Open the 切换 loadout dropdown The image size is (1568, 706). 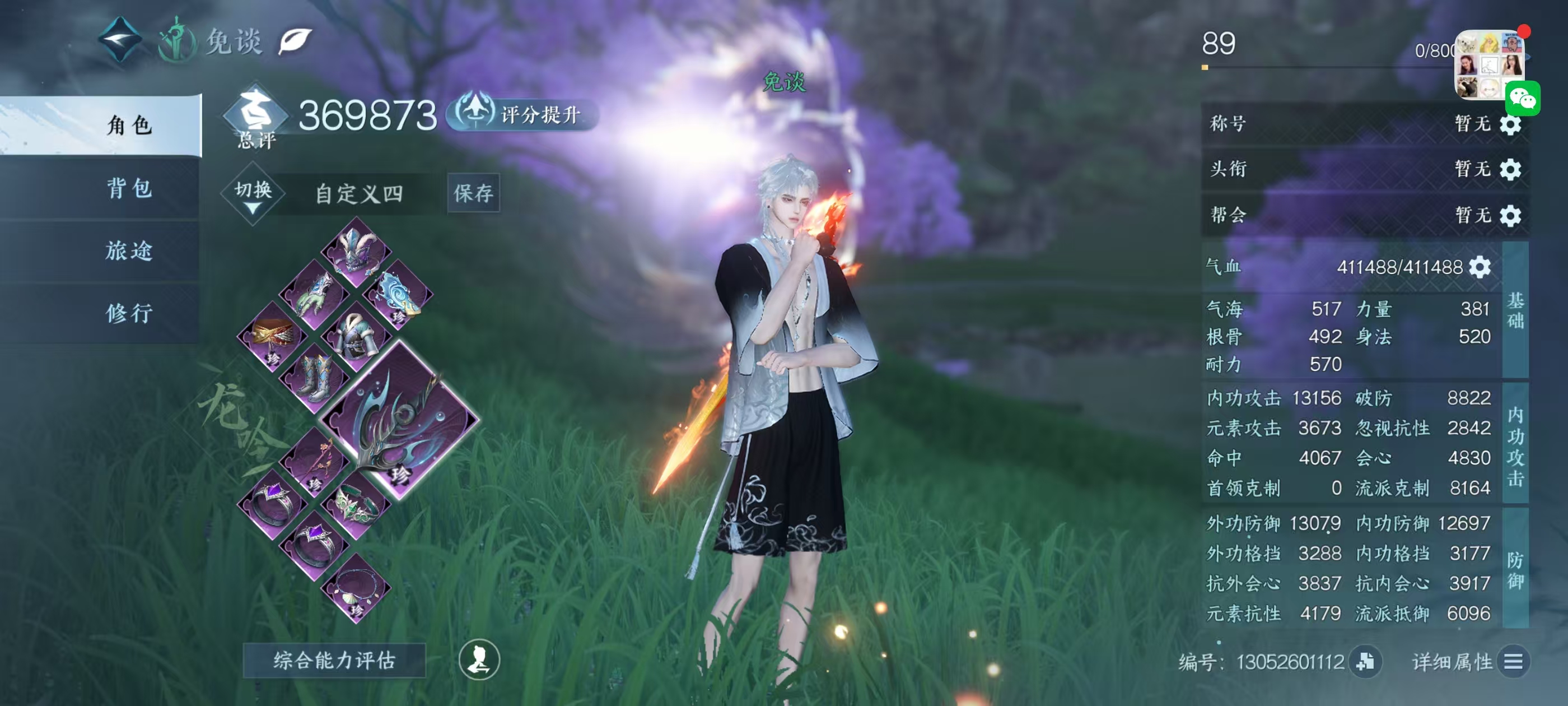[x=253, y=194]
